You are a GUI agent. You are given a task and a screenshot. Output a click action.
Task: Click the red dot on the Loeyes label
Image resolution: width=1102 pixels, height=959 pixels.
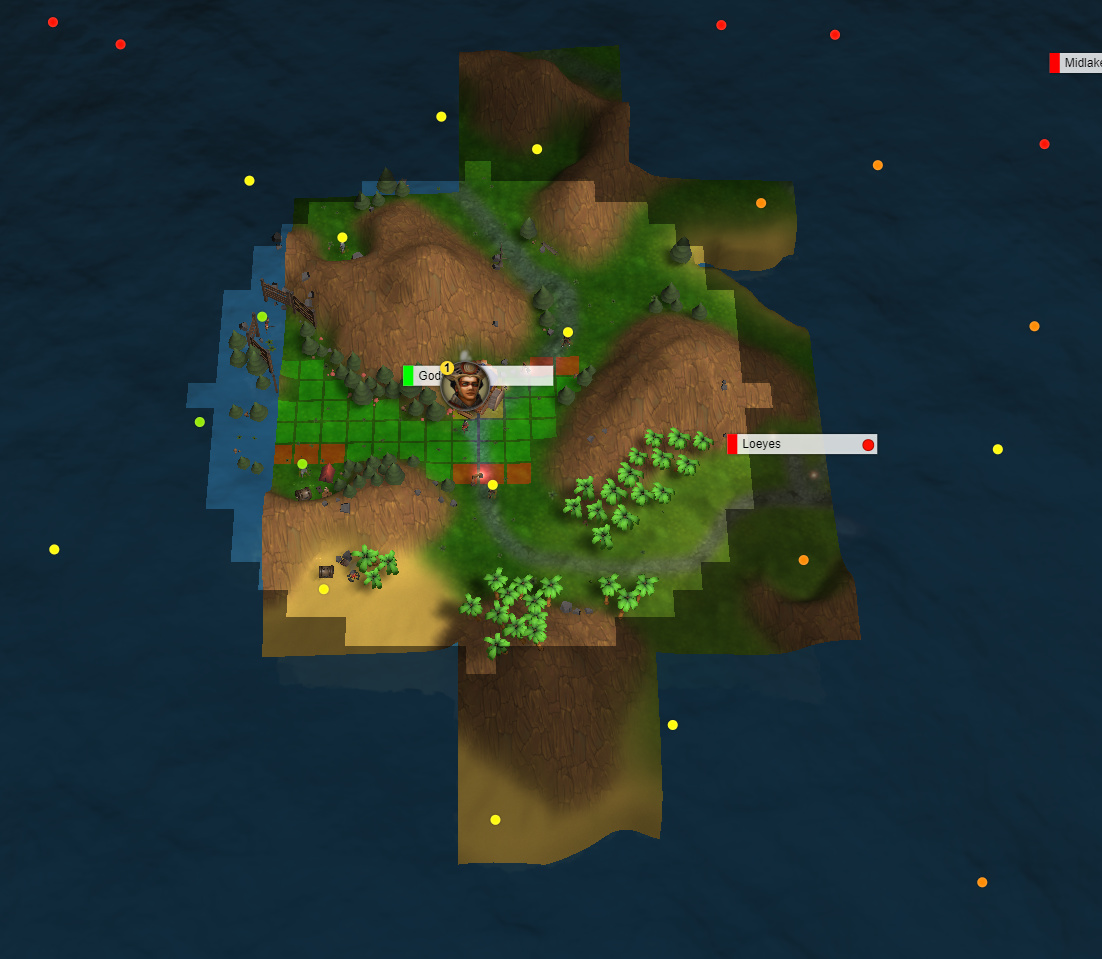click(x=868, y=445)
